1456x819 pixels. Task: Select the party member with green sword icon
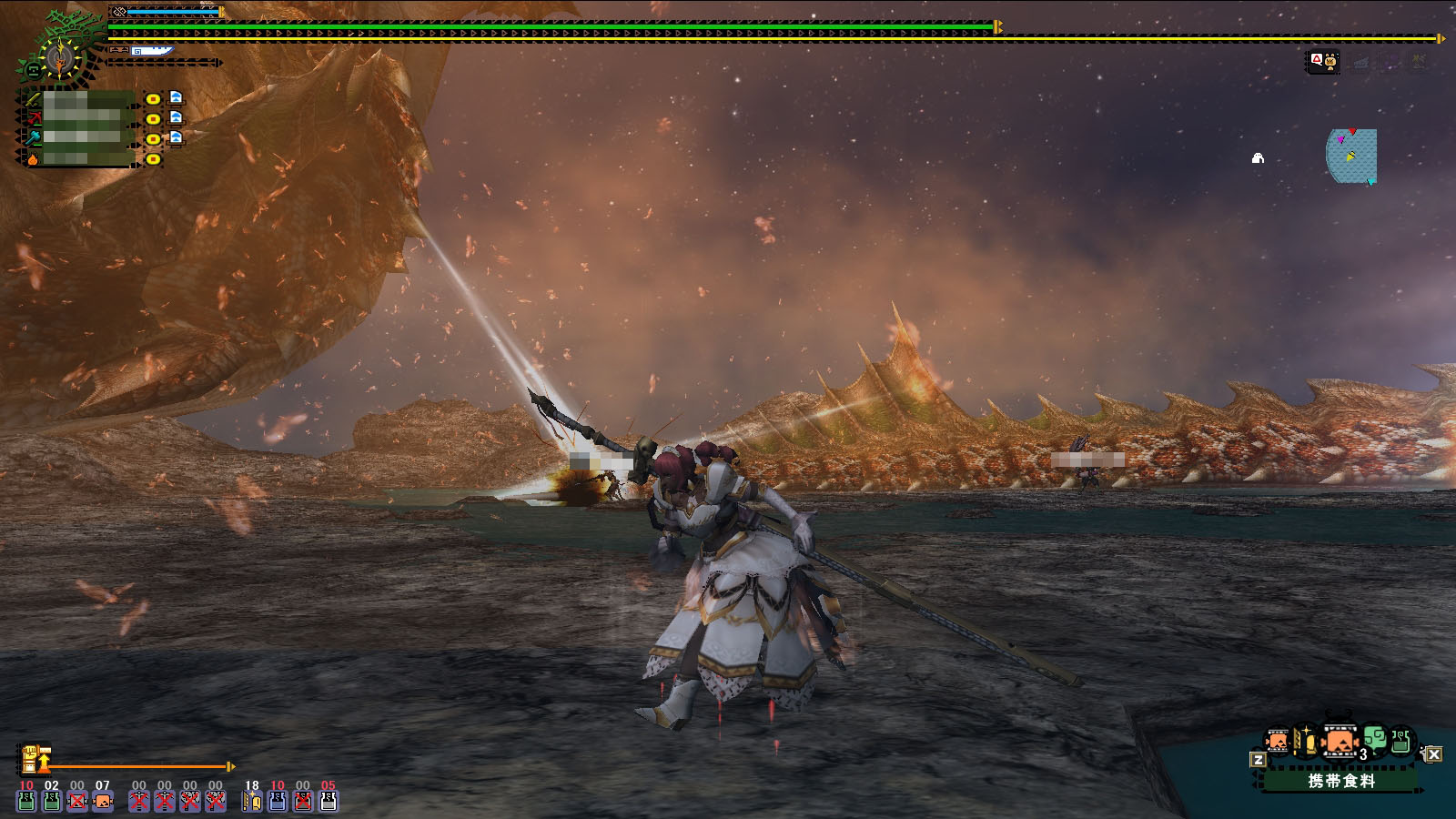[33, 98]
